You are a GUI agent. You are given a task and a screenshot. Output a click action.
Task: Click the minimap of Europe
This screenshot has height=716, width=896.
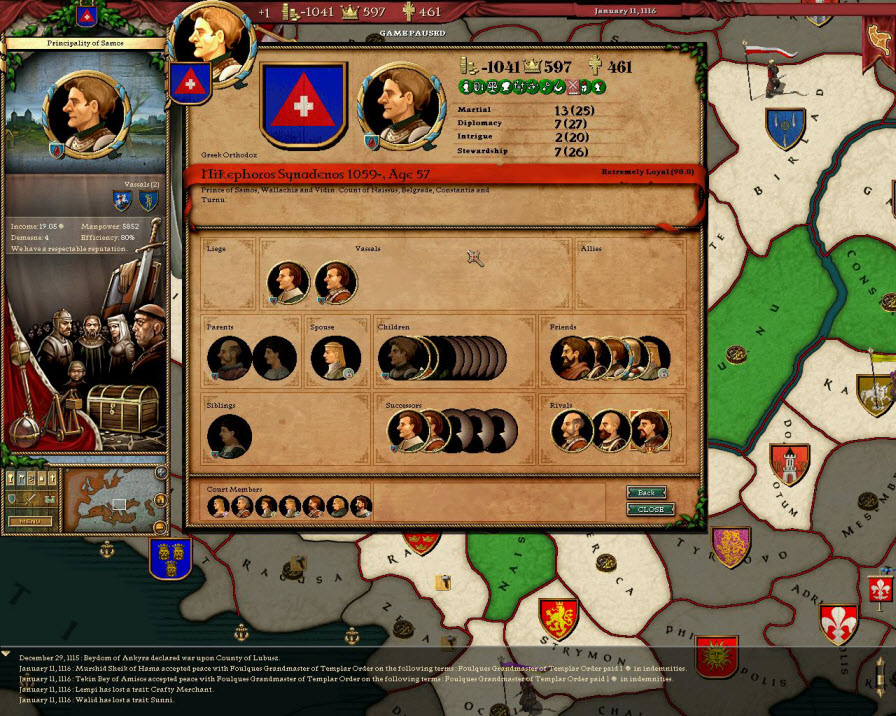(108, 500)
